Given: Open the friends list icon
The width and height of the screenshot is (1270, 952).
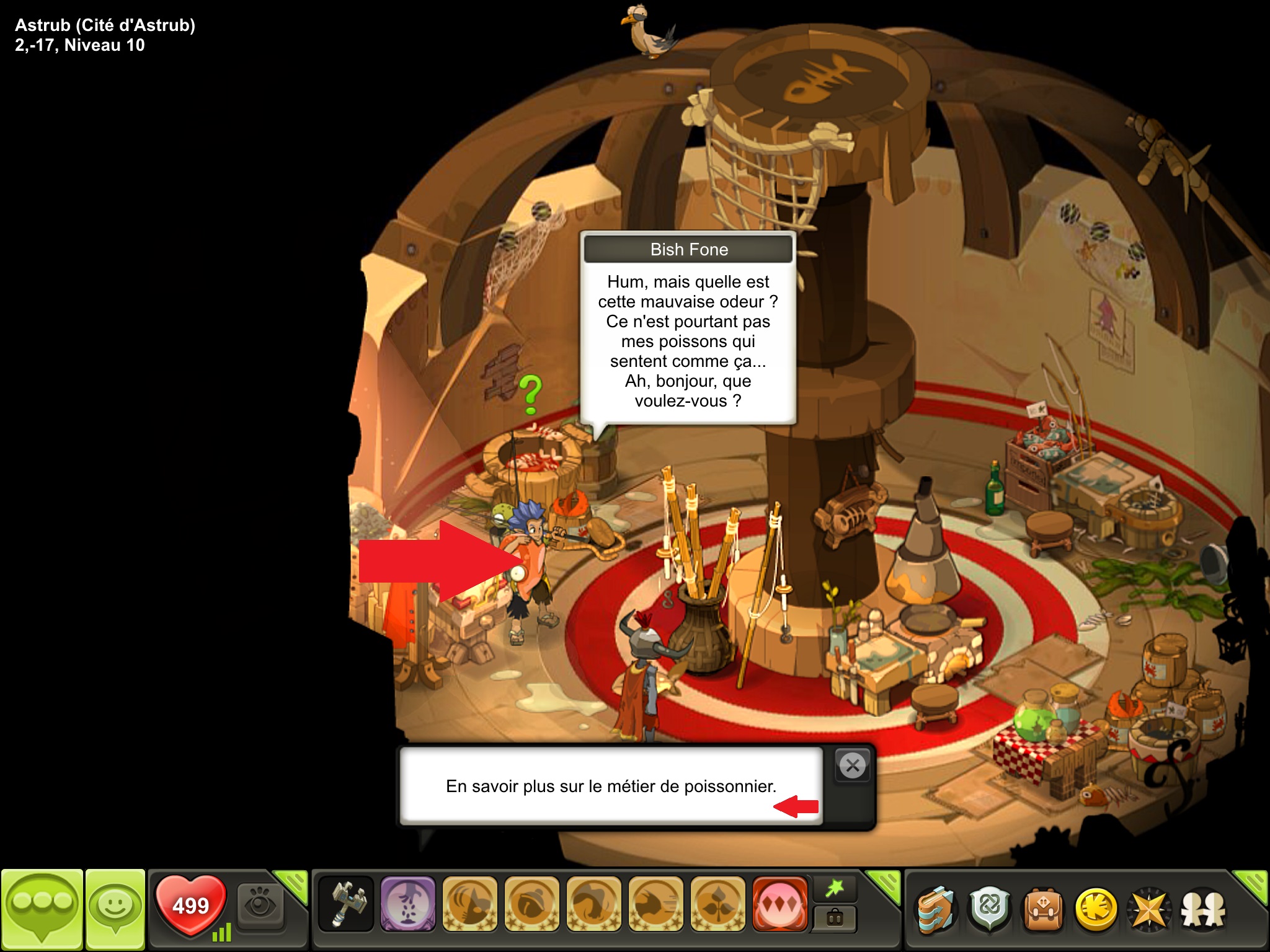Looking at the screenshot, I should click(x=1203, y=910).
